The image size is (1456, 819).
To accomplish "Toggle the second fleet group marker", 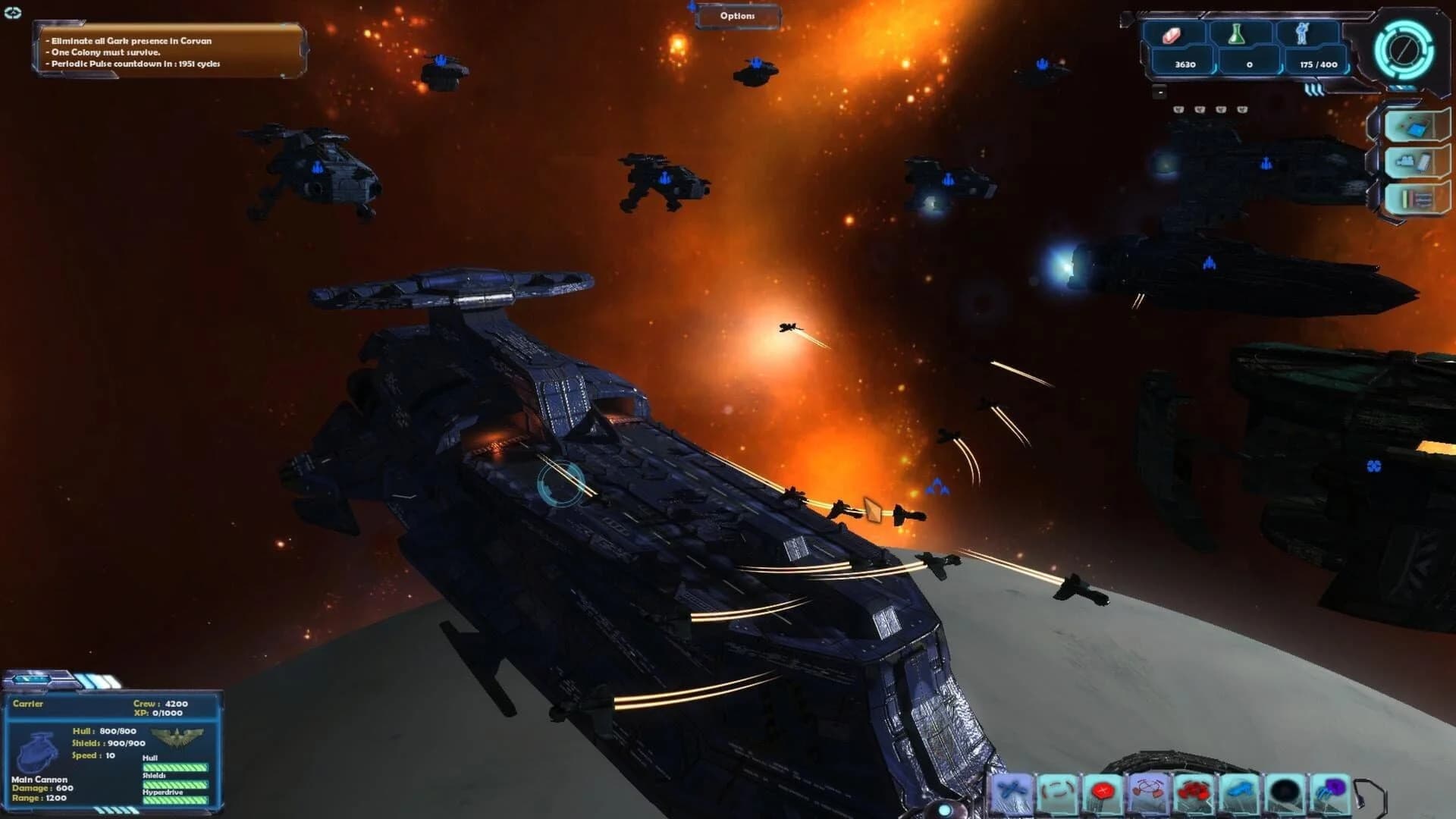I will point(1200,109).
